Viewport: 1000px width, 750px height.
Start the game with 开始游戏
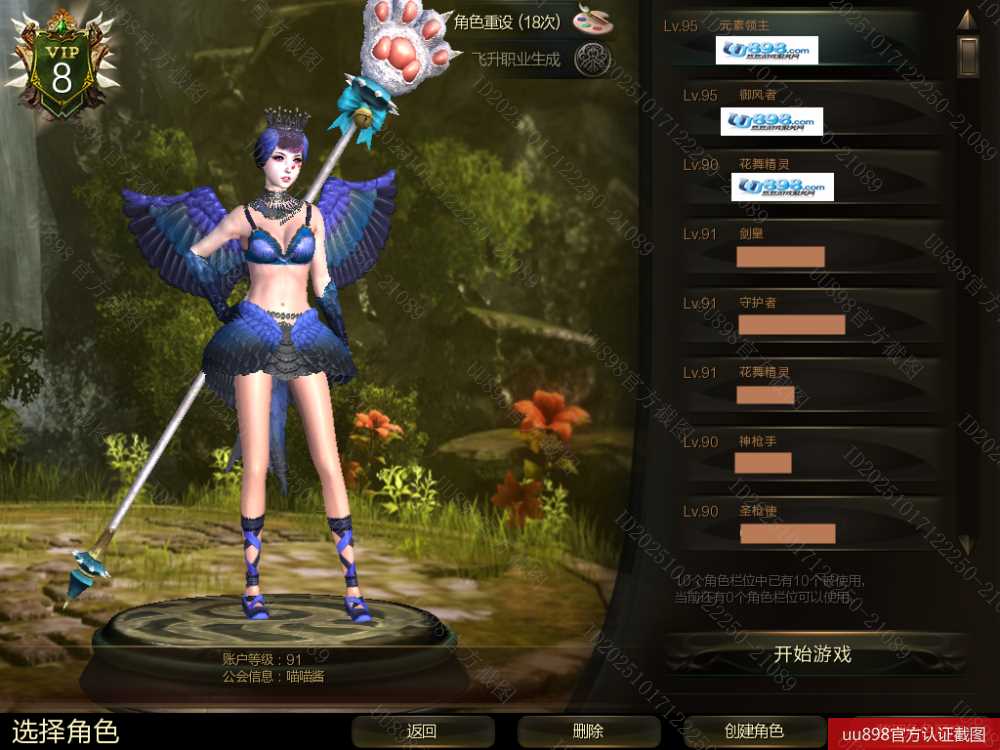tap(812, 655)
